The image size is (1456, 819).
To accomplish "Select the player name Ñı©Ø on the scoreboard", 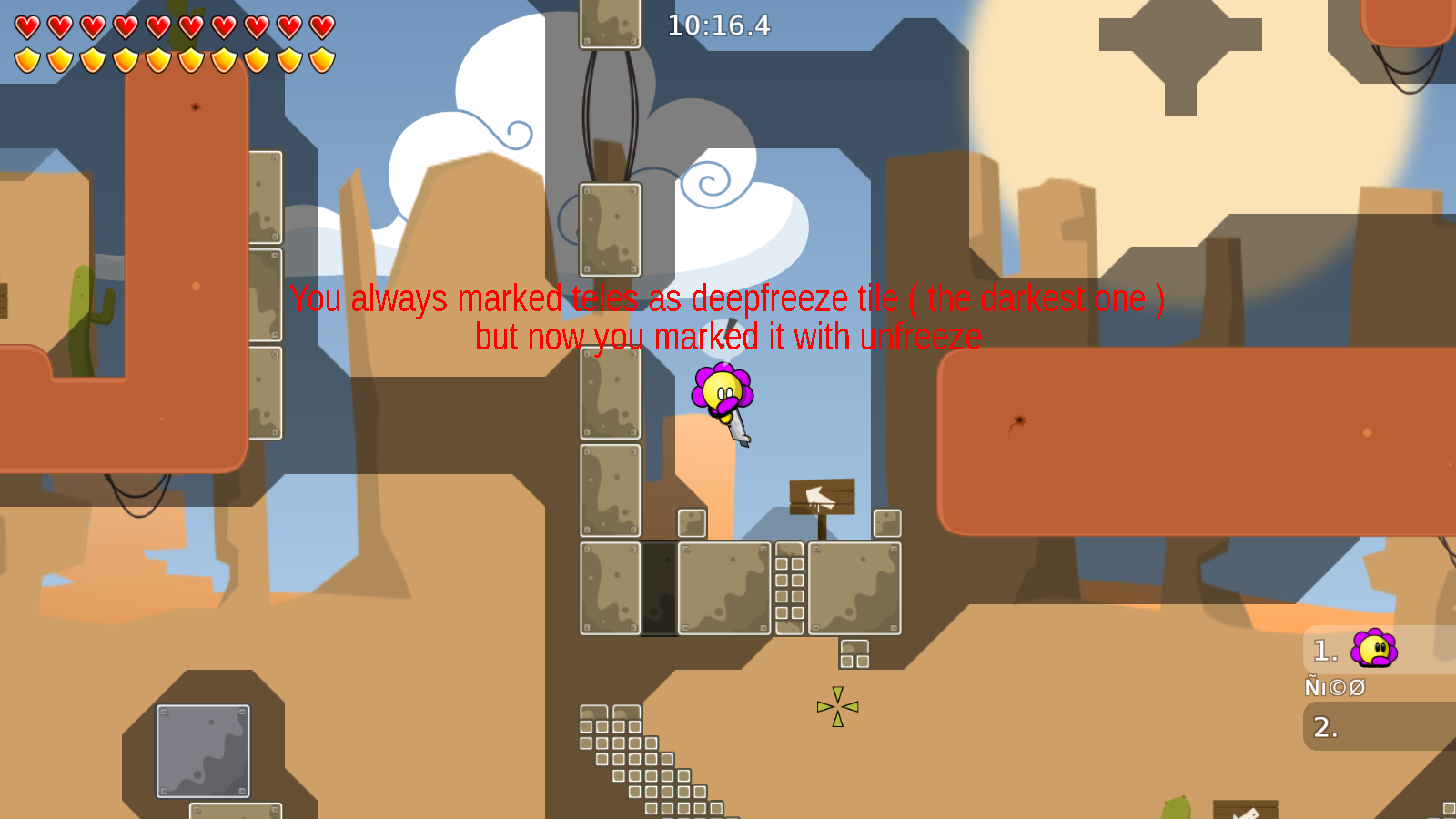I will [1335, 686].
